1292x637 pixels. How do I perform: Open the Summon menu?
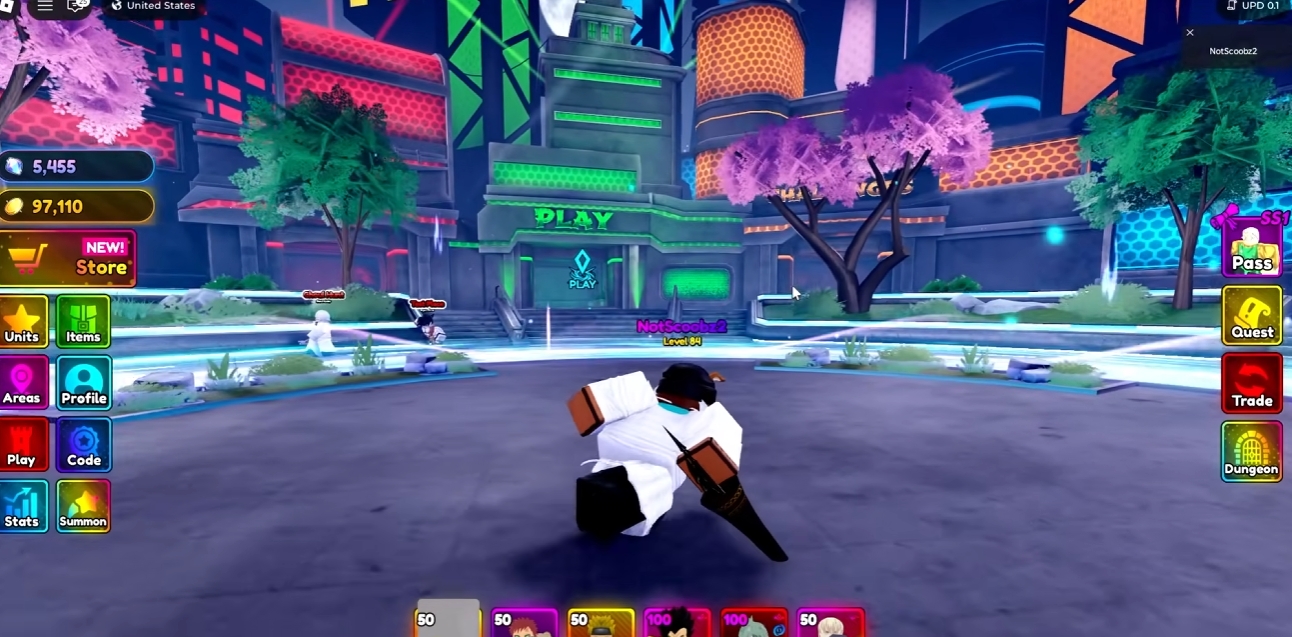83,507
